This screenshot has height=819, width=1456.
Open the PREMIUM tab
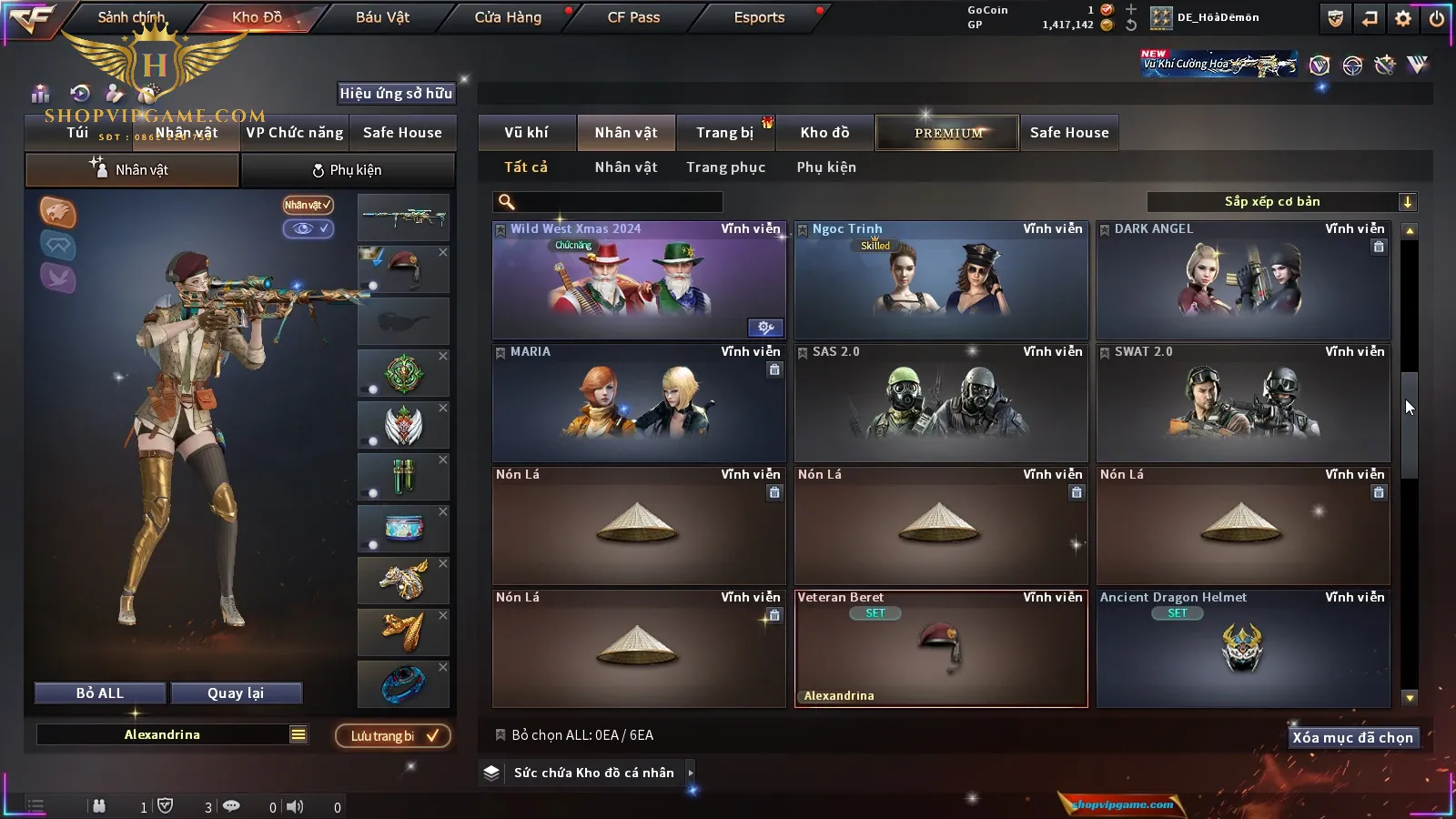coord(947,133)
